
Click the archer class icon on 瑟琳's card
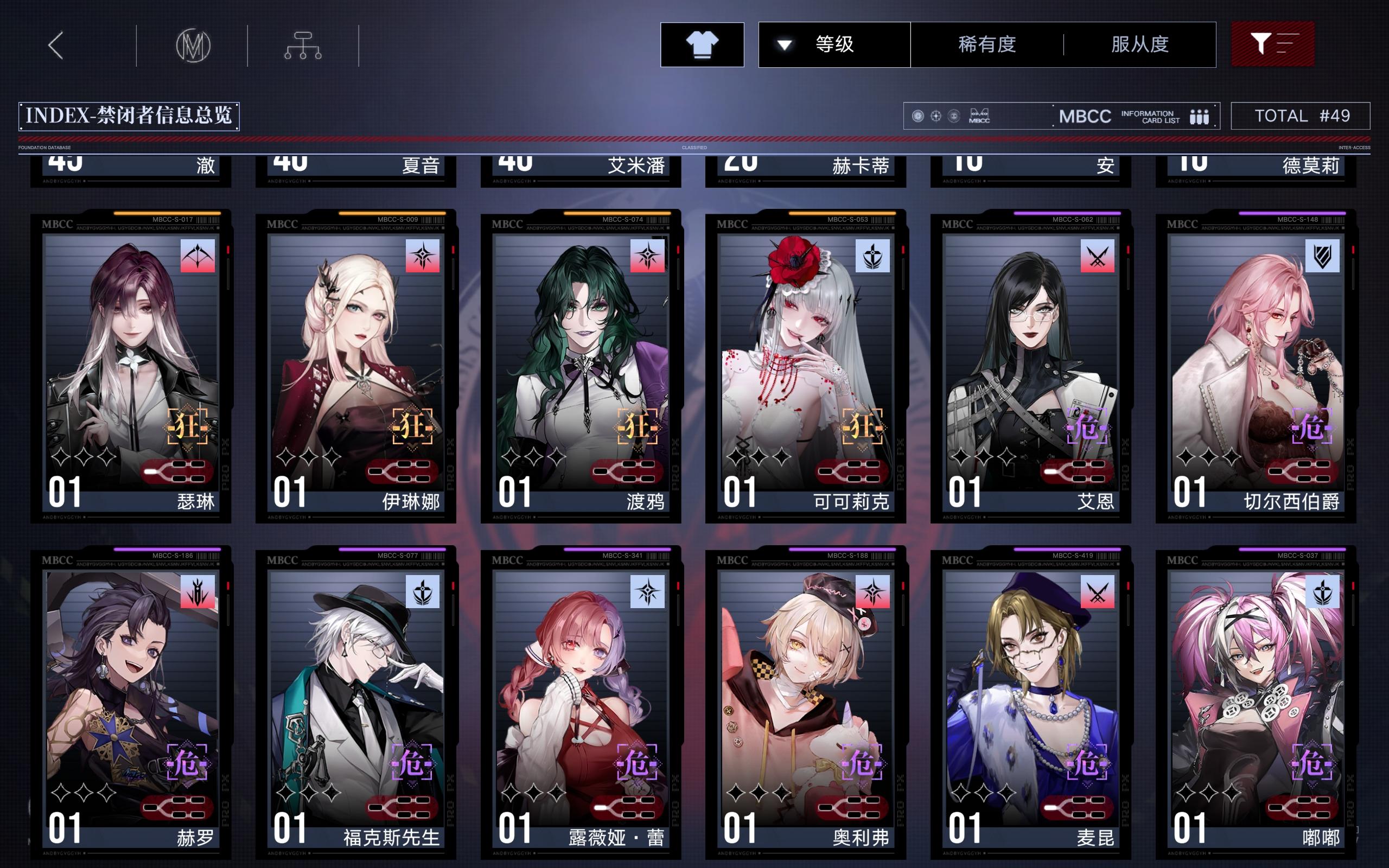(x=198, y=257)
